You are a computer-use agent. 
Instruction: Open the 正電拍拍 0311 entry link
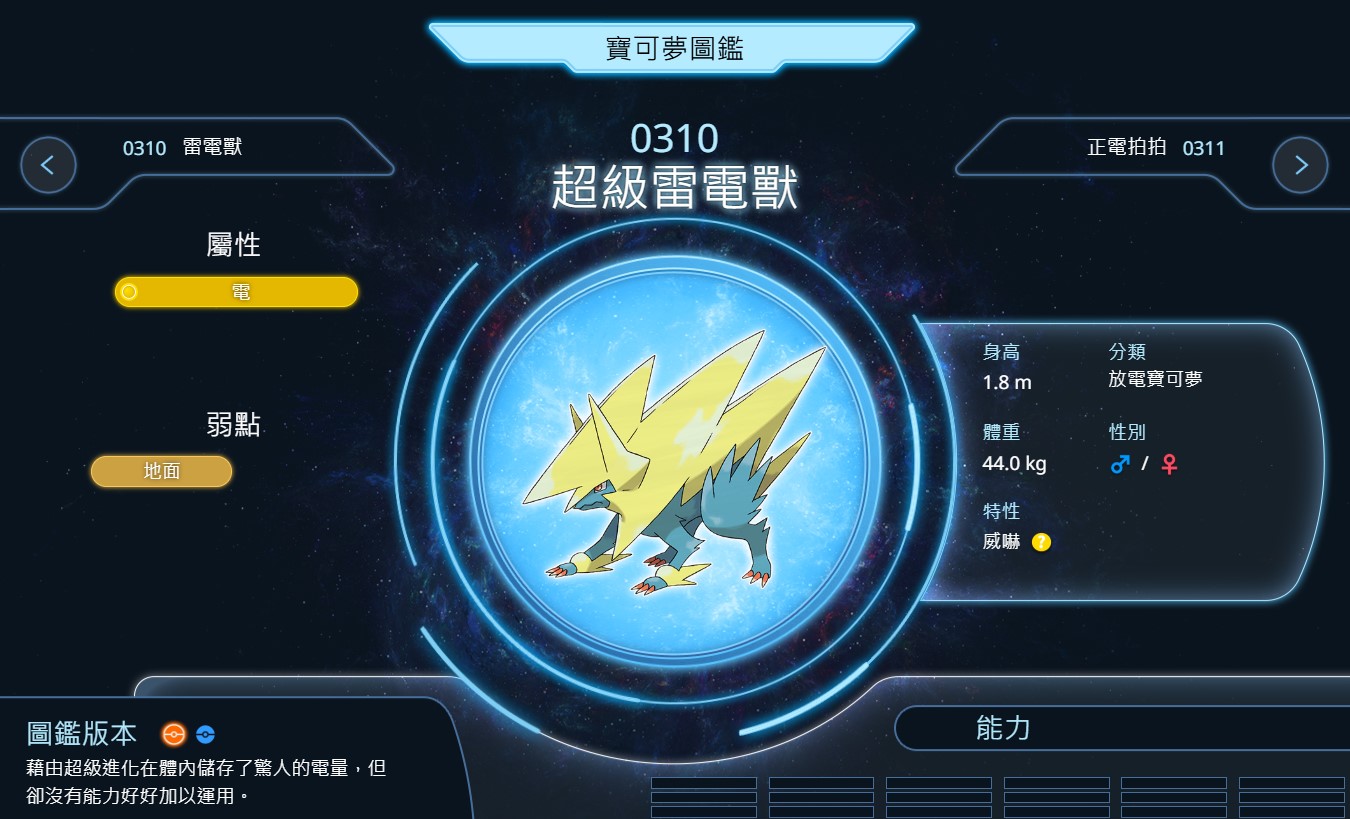point(1155,148)
